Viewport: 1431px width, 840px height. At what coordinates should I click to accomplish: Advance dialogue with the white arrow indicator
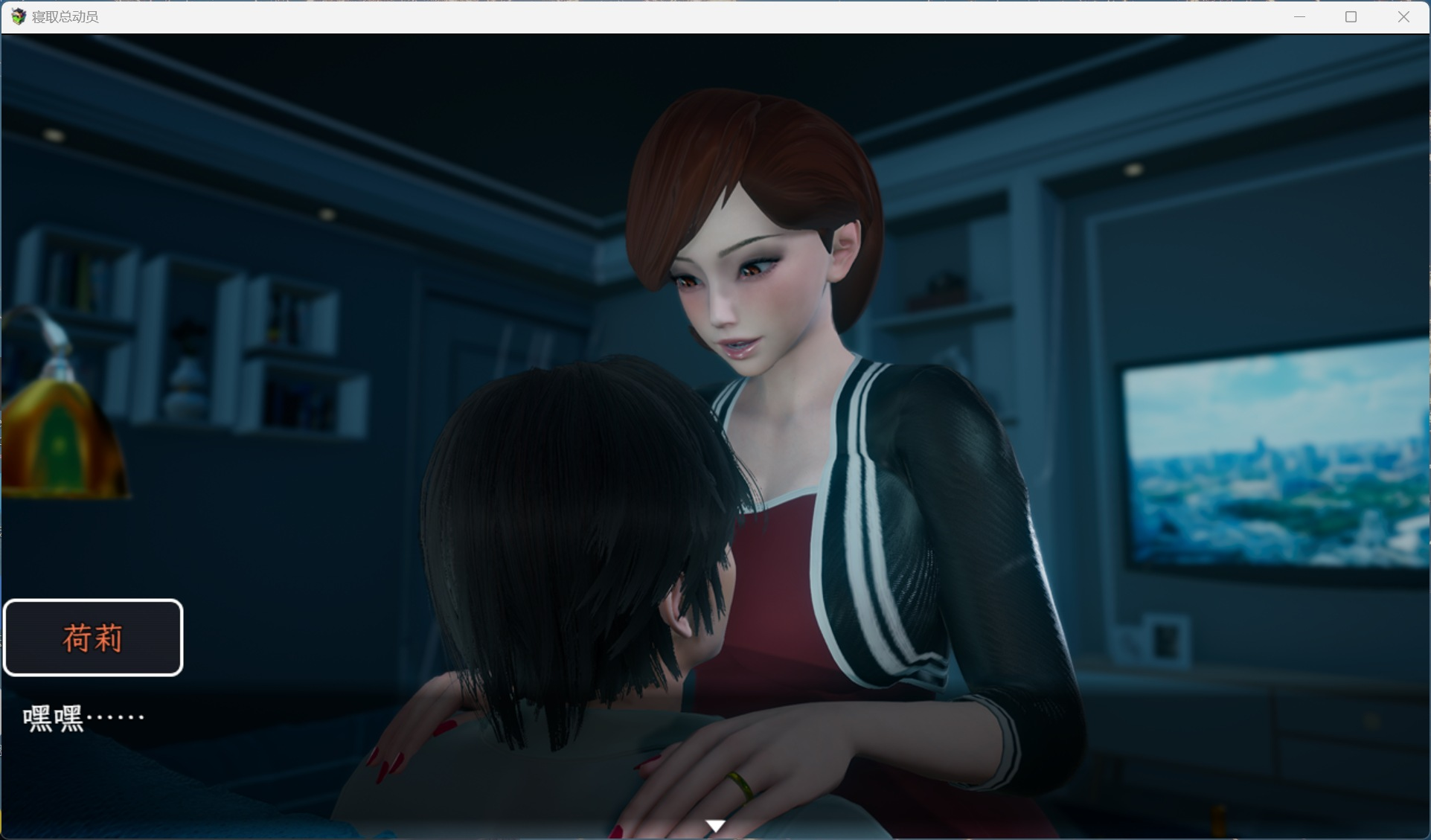[x=715, y=826]
